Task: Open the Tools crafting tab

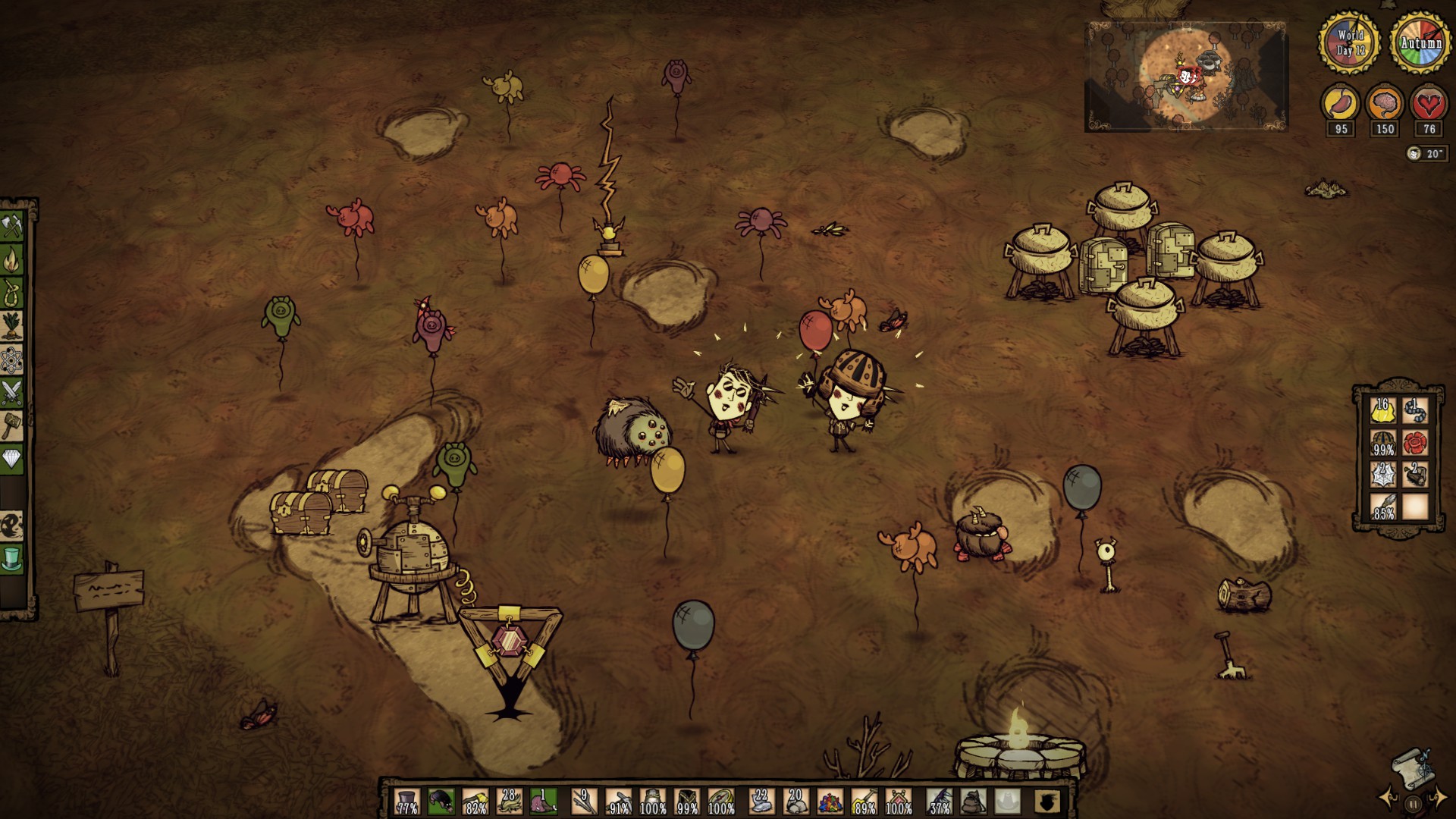Action: 13,226
